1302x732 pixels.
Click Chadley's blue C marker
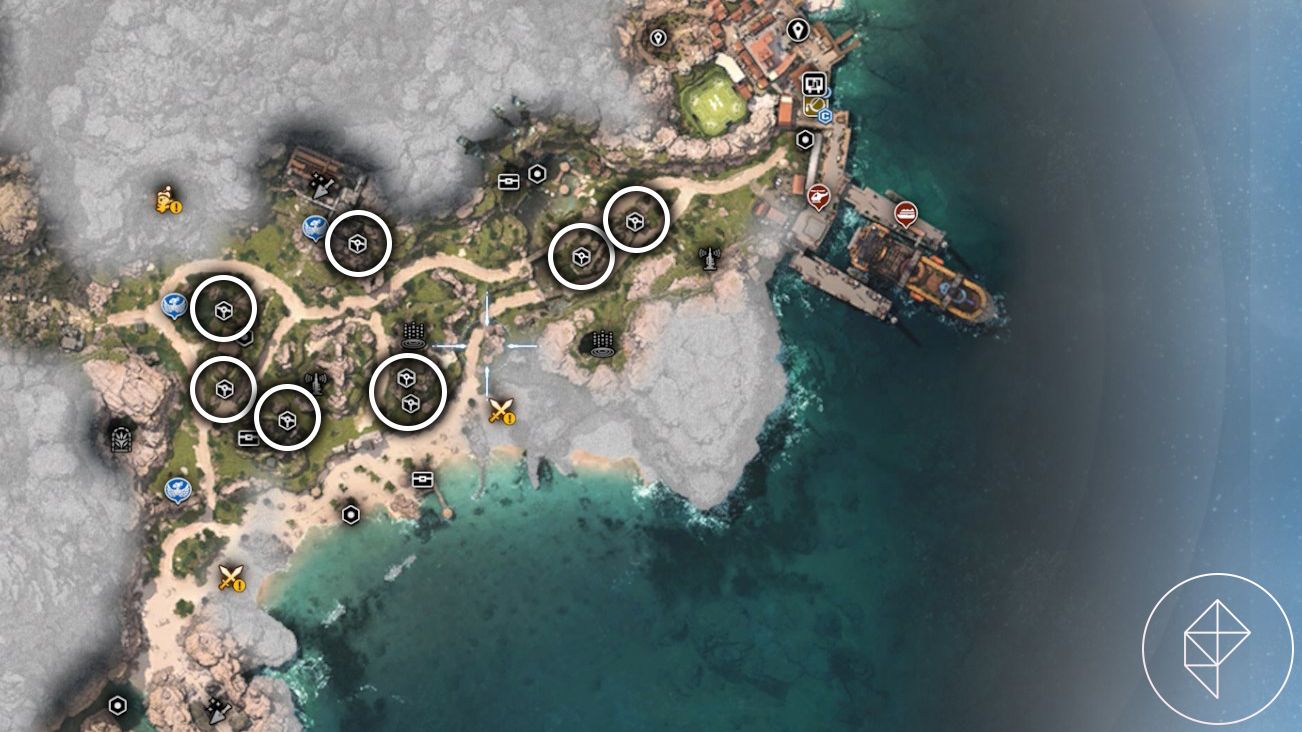826,116
